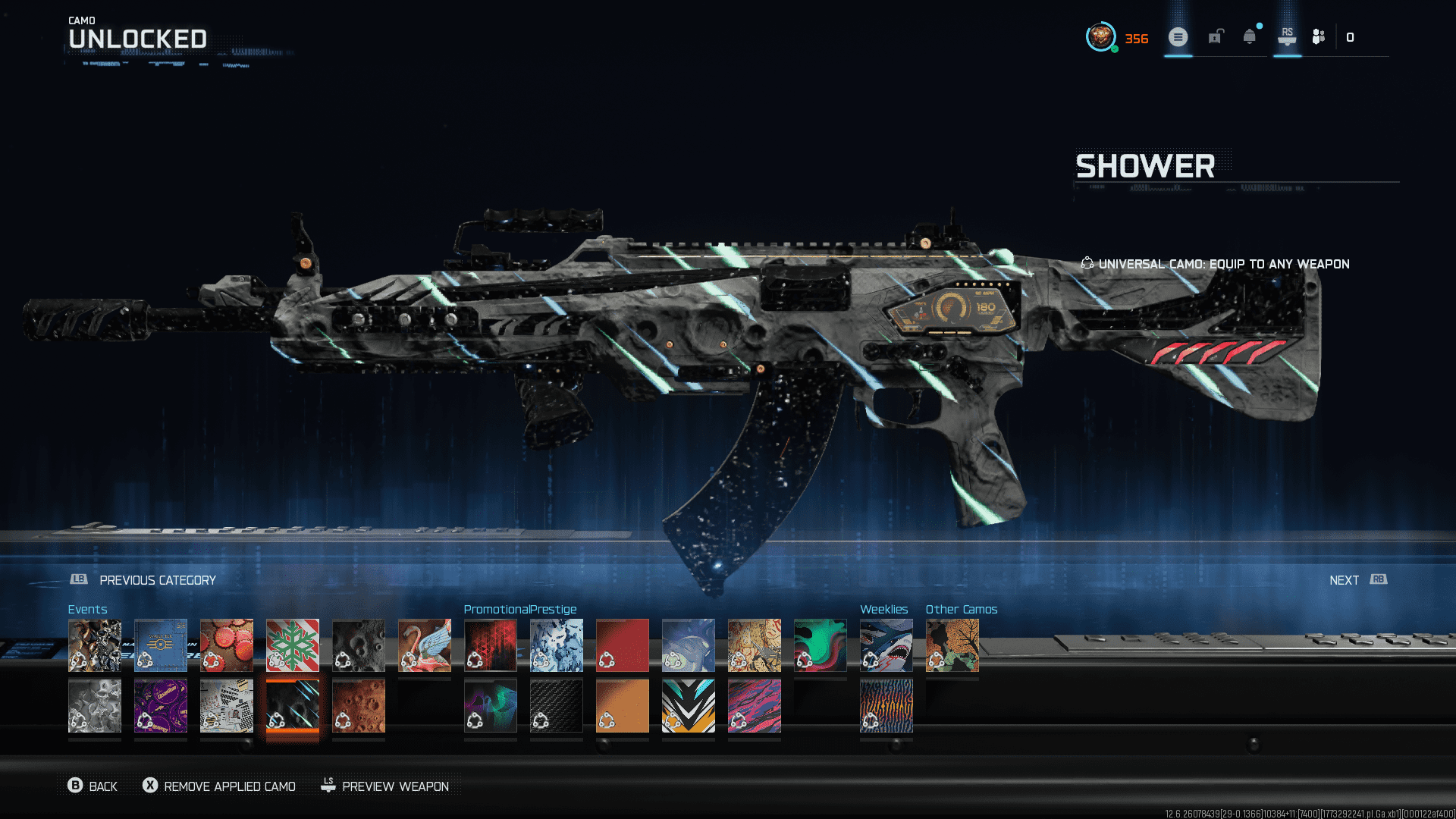1456x819 pixels.
Task: Switch to the Weeklies camo category
Action: point(884,609)
